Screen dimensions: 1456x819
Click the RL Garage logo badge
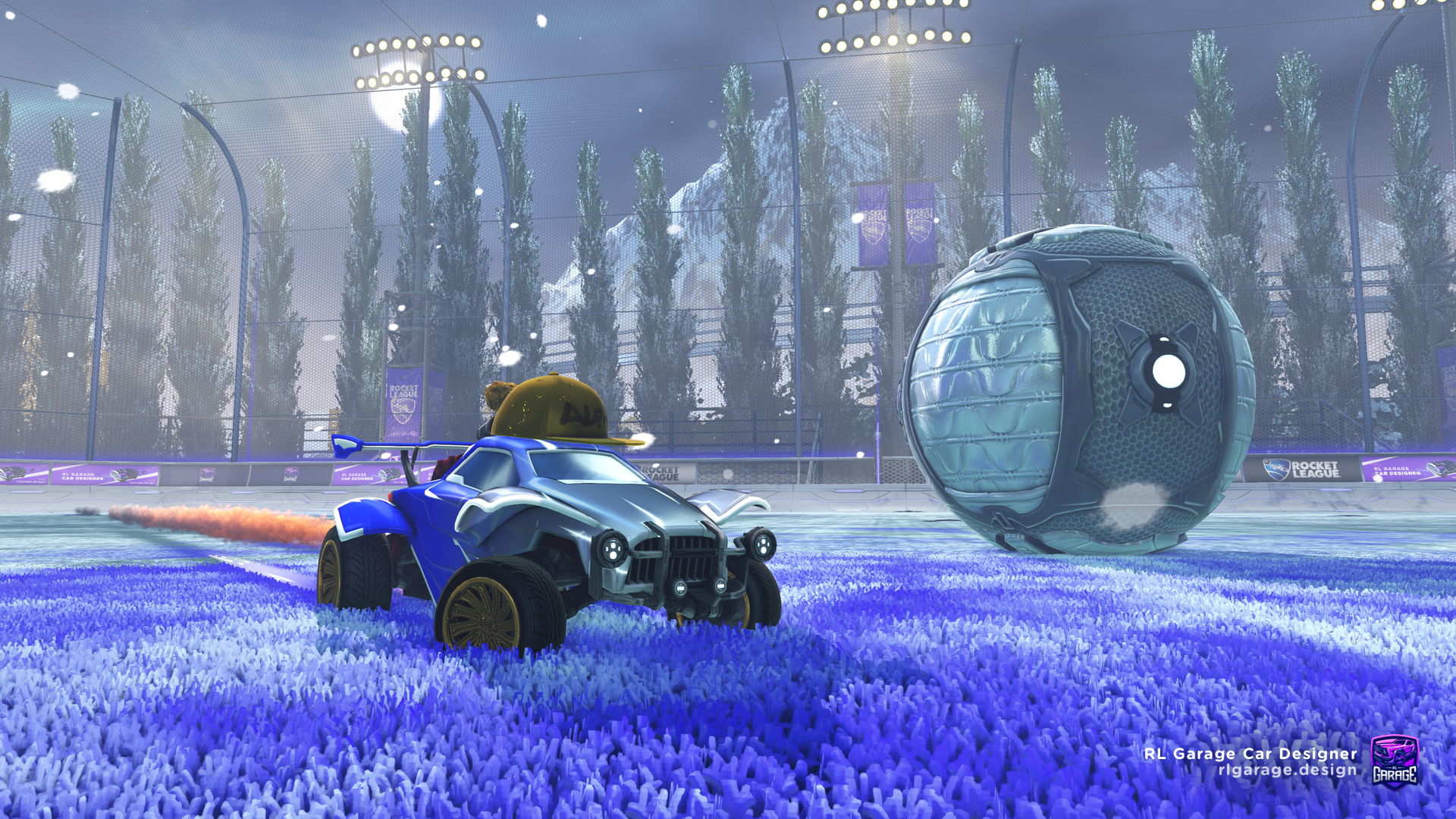tap(1395, 761)
